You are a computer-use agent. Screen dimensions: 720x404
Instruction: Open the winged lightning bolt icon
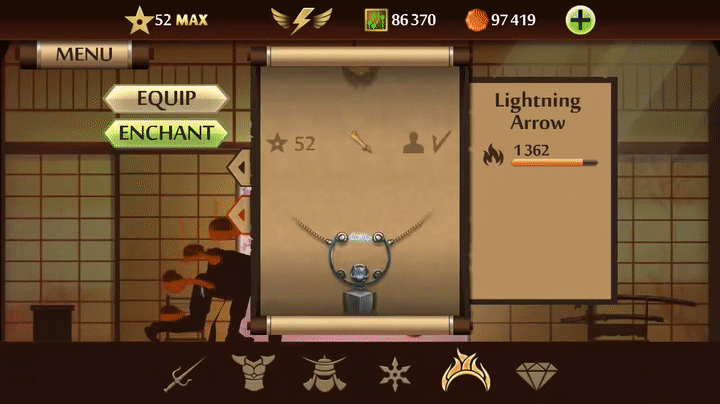(x=302, y=19)
